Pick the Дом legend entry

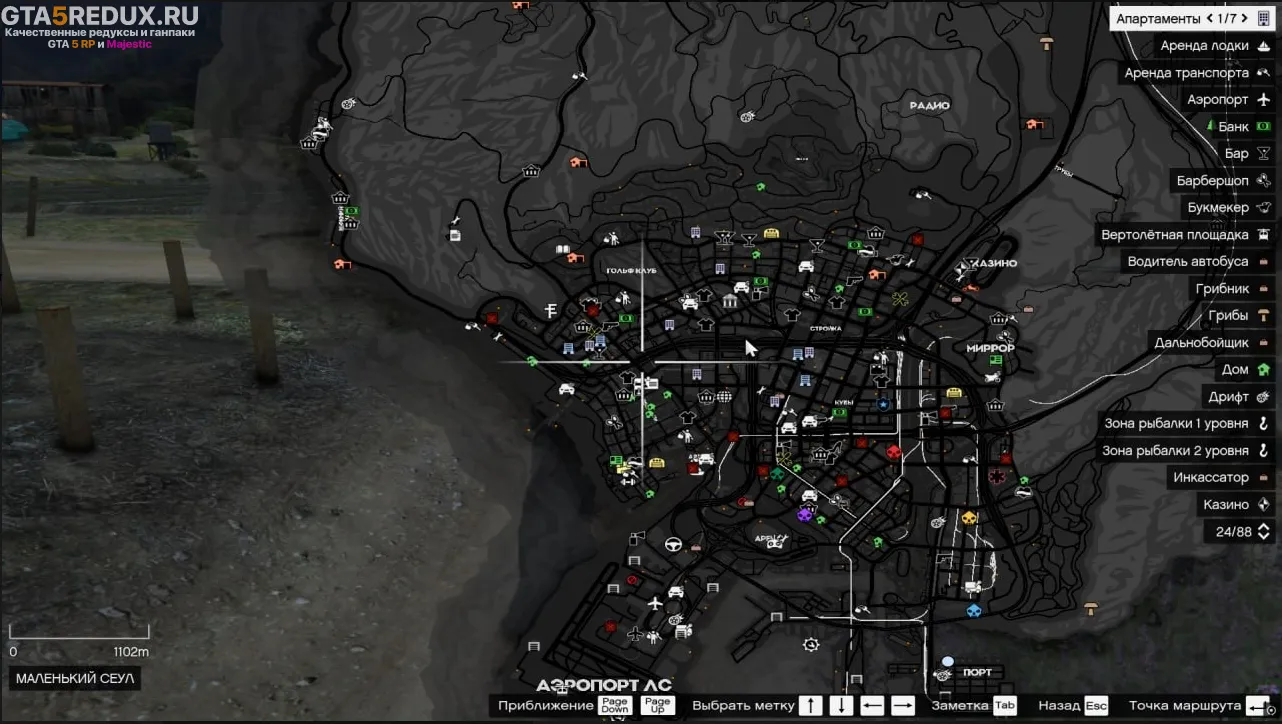coord(1235,370)
